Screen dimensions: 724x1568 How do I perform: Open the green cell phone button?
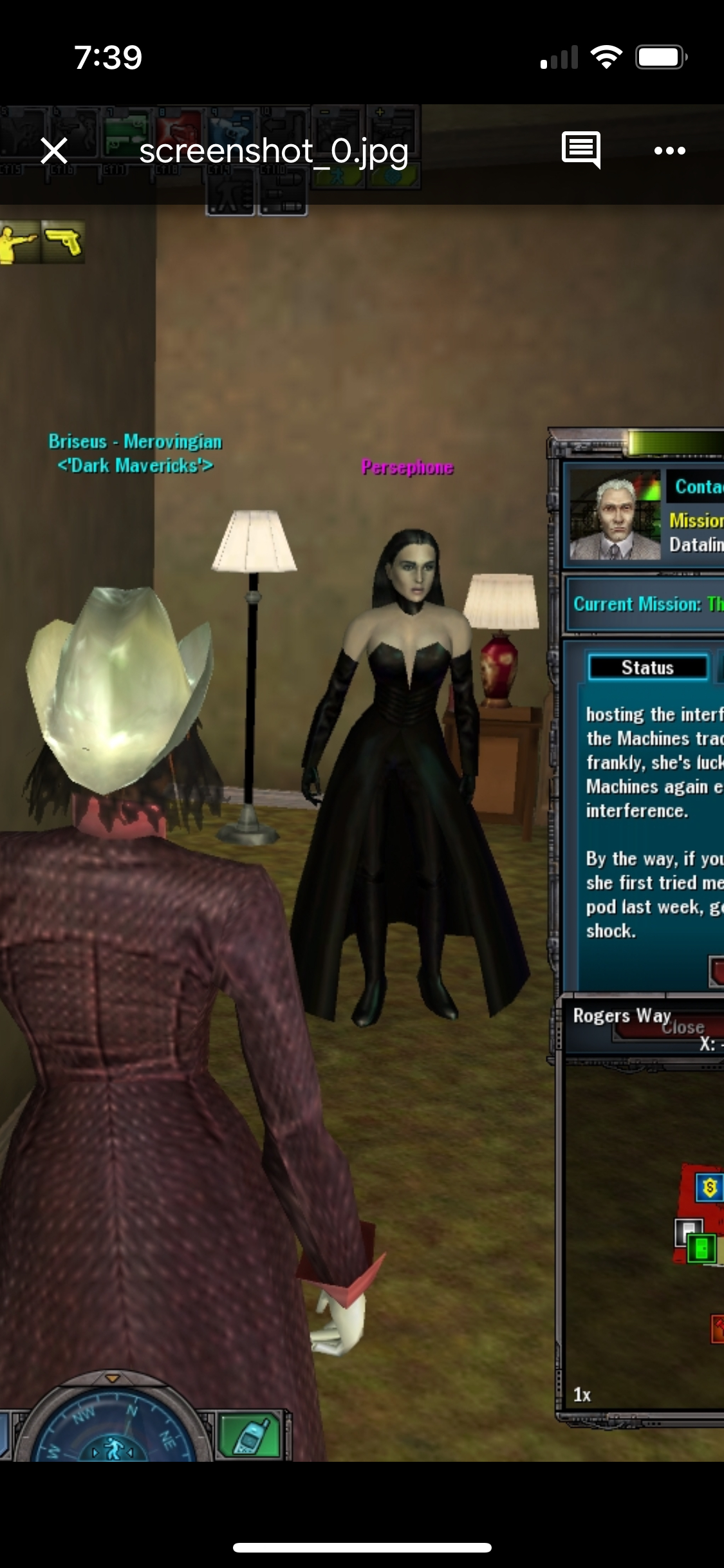[251, 1435]
